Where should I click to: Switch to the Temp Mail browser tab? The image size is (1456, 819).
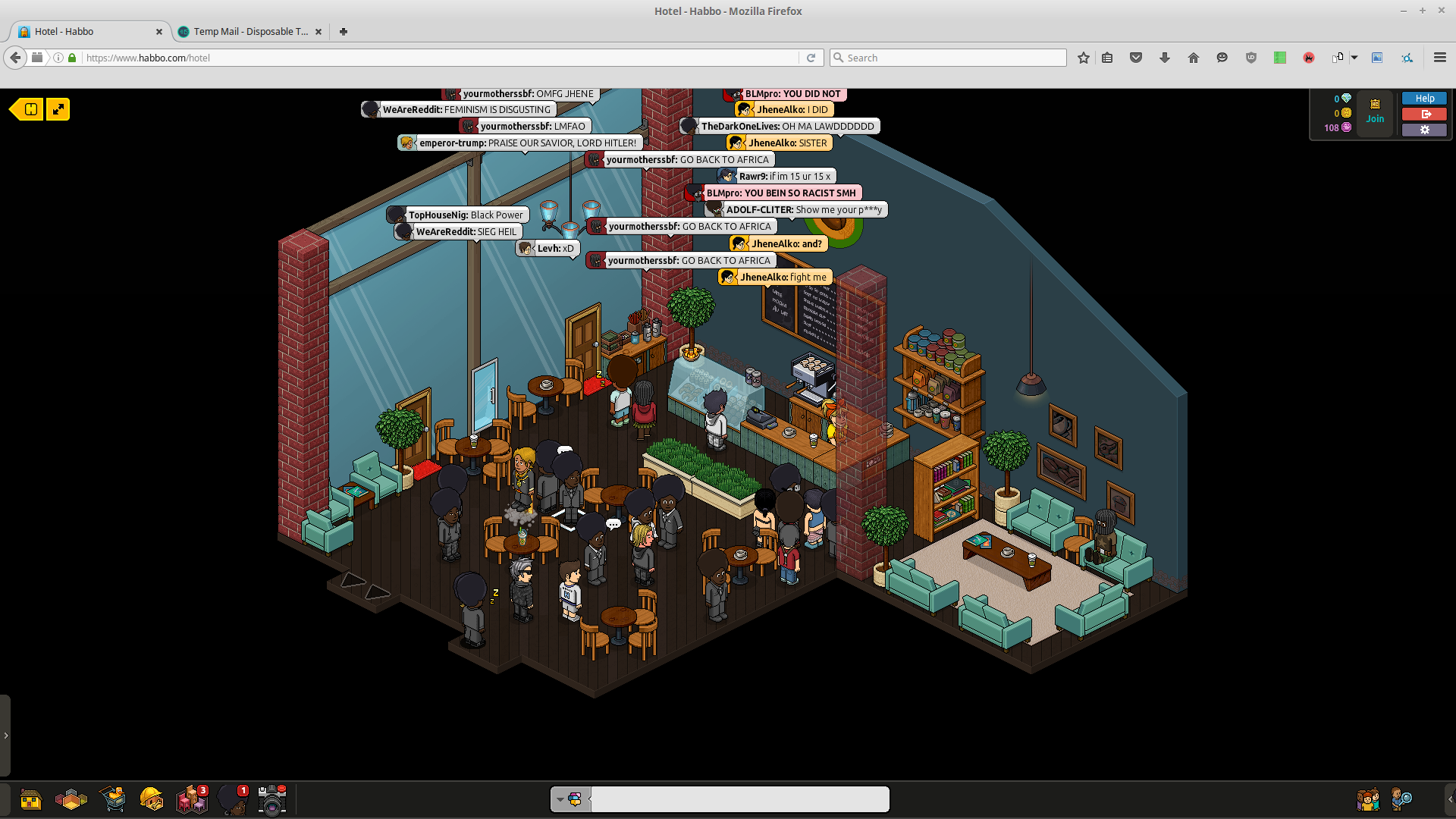pyautogui.click(x=249, y=32)
